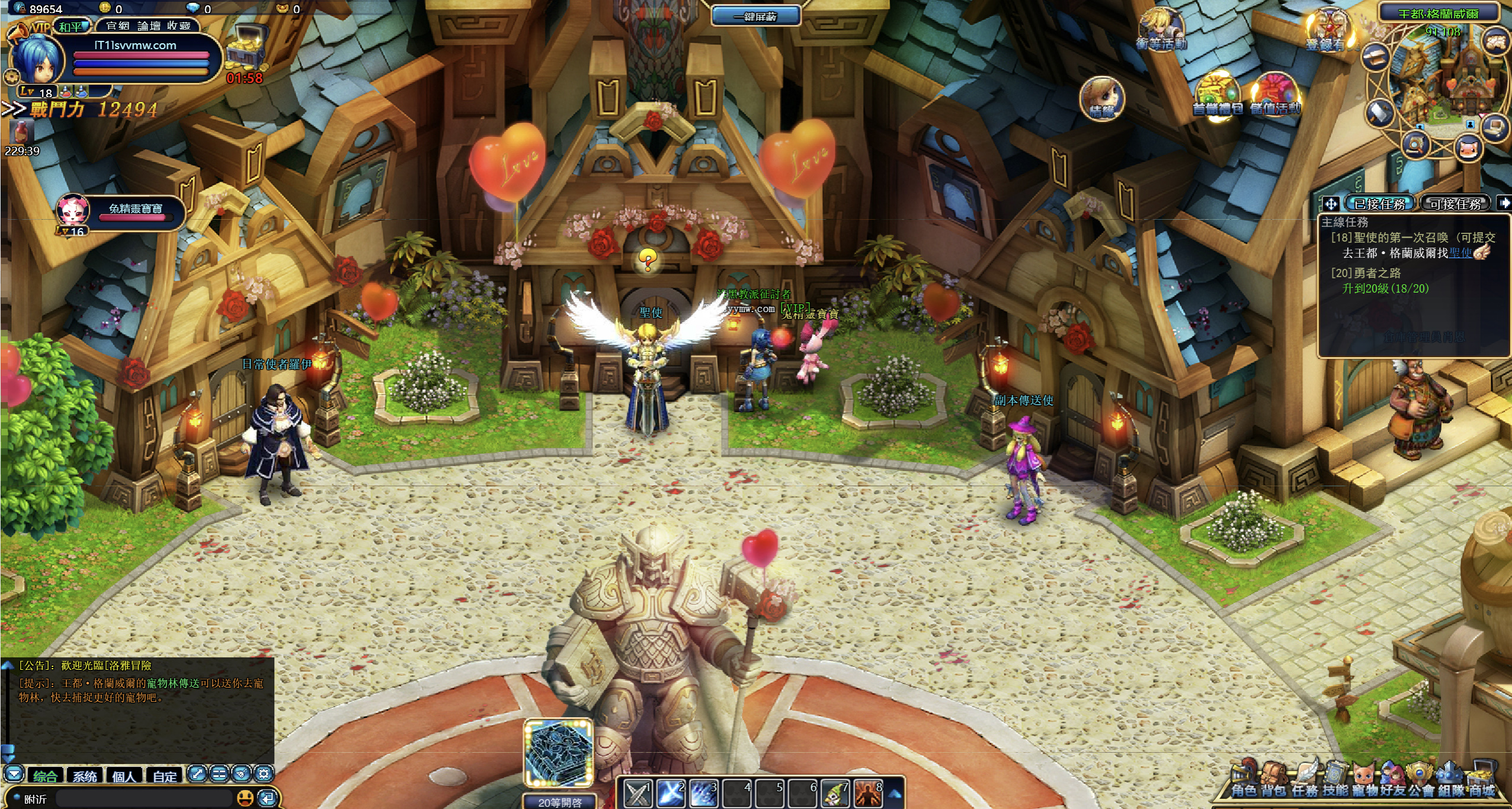1512x809 pixels.
Task: Follow the 聖使 link in quest tracker
Action: tap(1460, 253)
